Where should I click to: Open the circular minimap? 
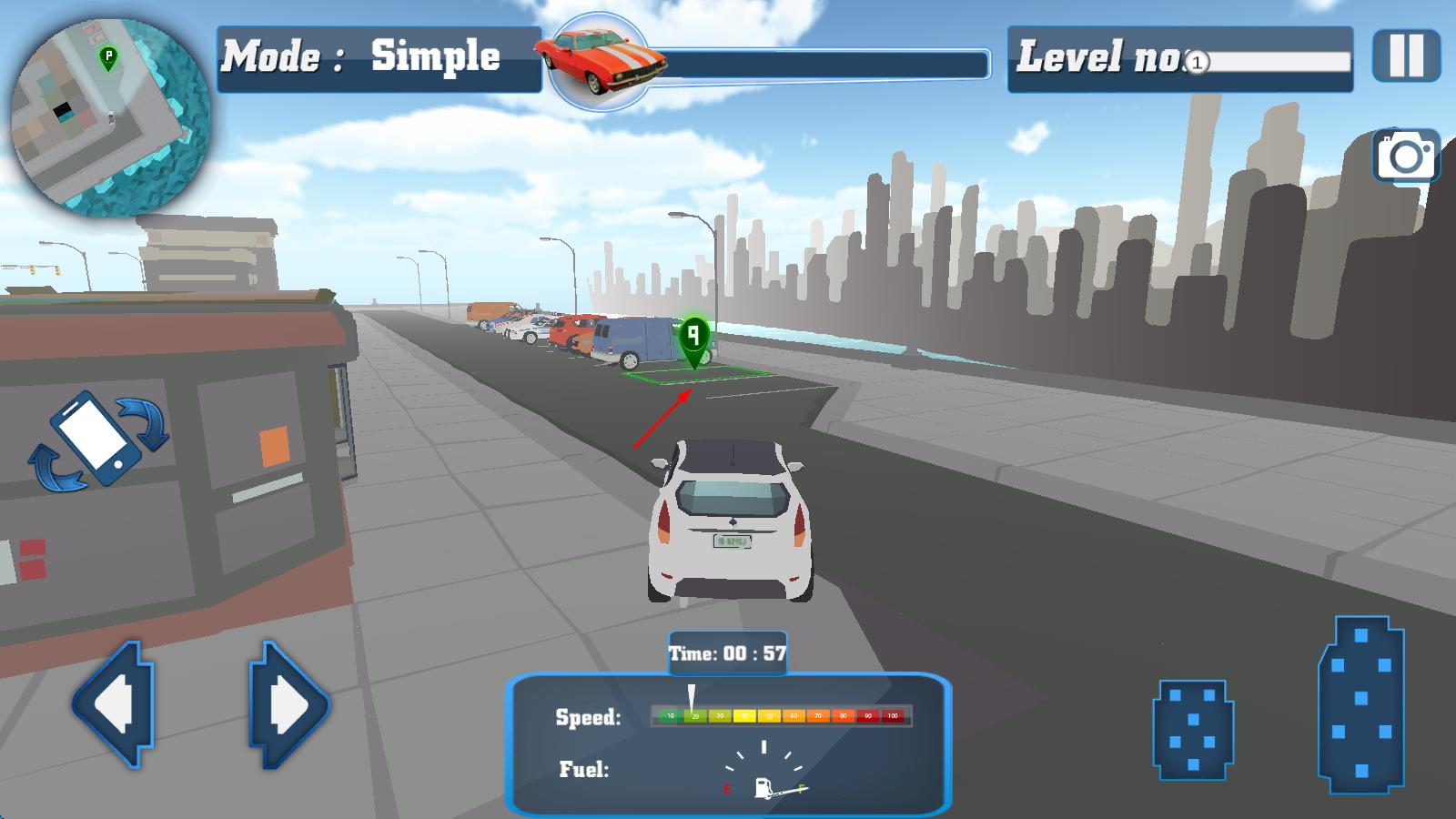click(x=109, y=118)
